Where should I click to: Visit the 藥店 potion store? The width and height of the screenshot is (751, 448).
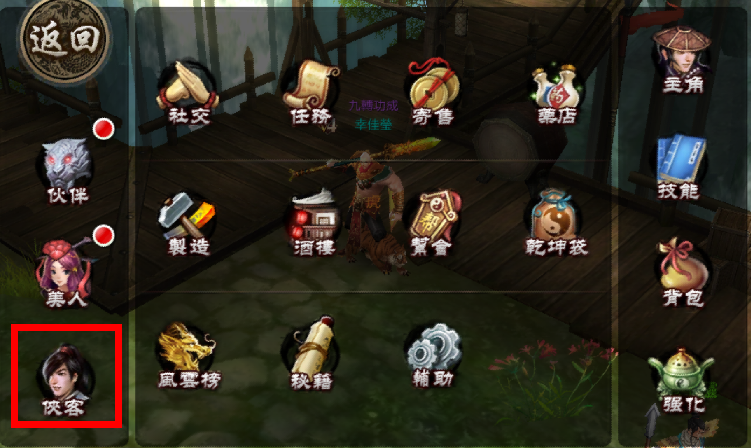pyautogui.click(x=556, y=89)
